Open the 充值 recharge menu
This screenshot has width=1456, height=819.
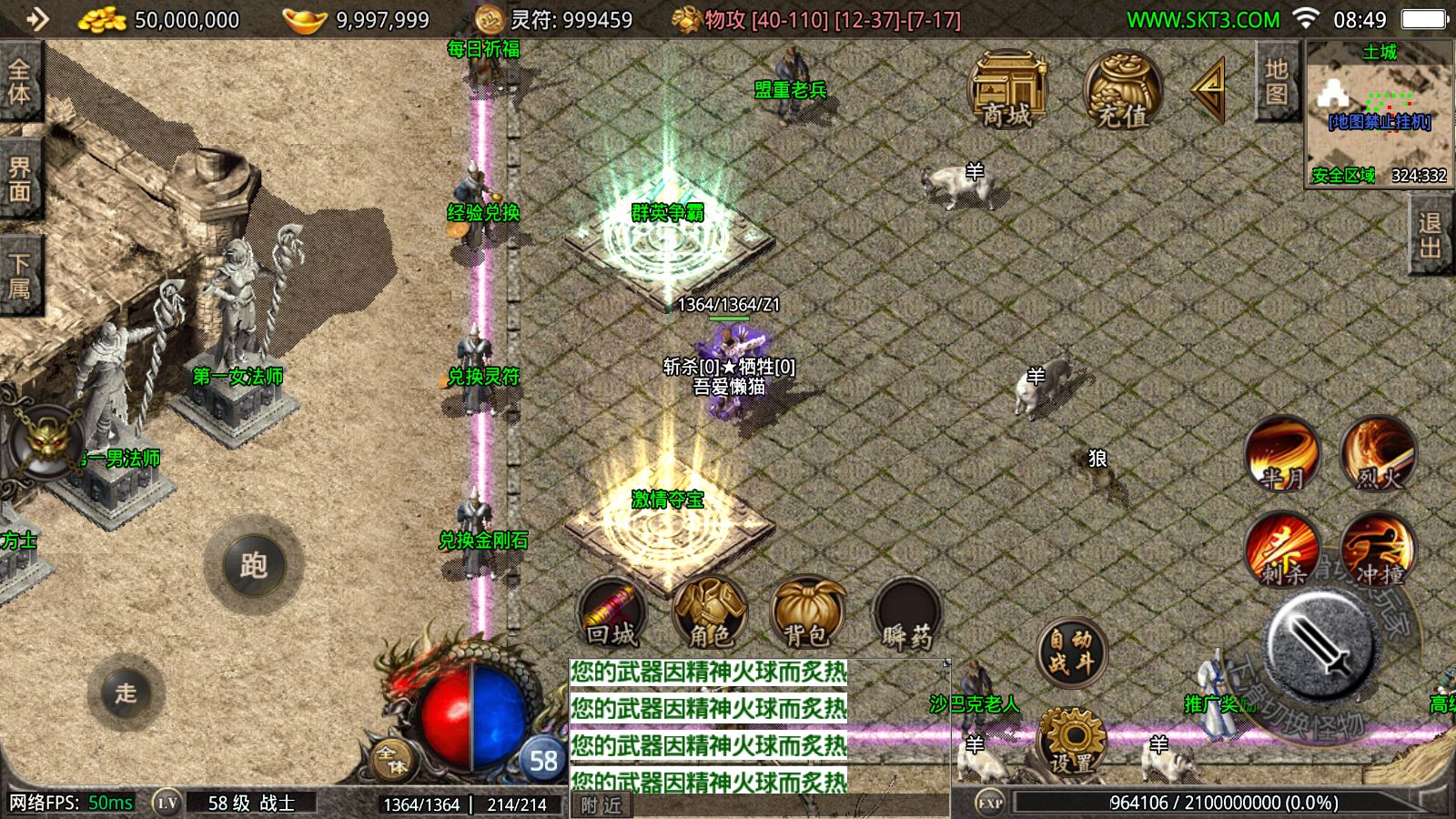click(1122, 91)
